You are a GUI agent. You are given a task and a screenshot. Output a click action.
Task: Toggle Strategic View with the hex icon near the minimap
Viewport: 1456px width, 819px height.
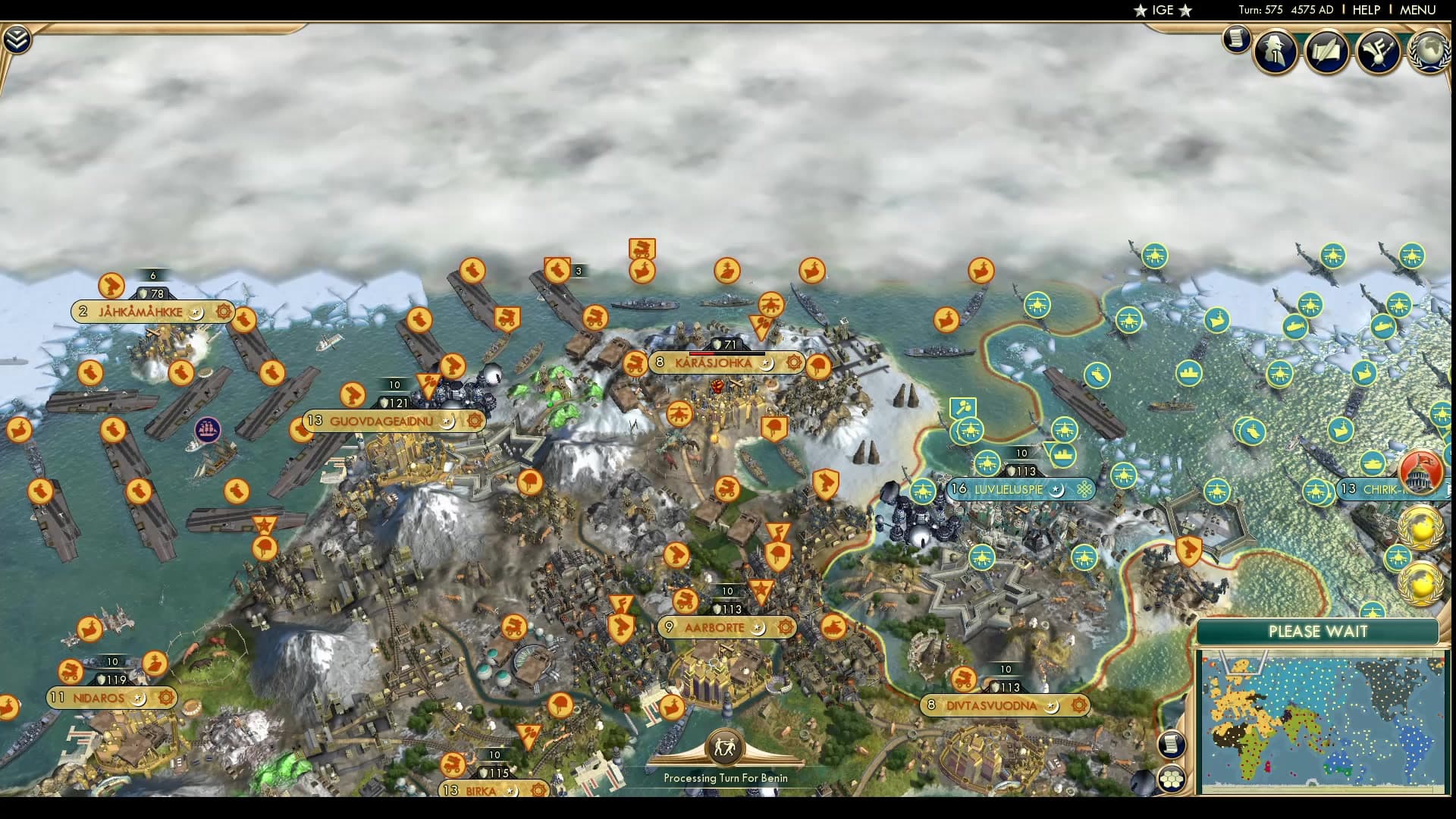coord(1172,779)
